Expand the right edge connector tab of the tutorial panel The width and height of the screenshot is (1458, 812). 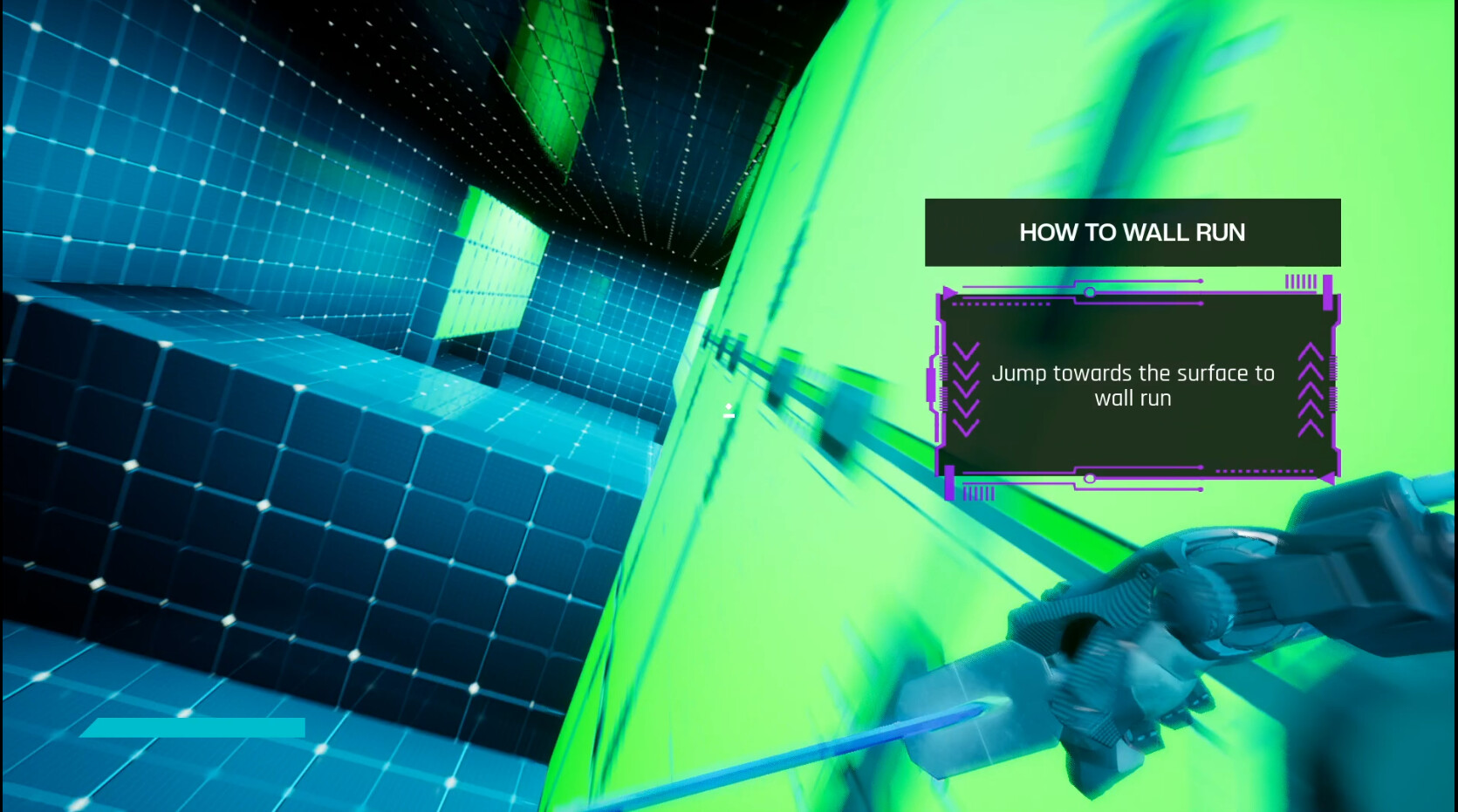pyautogui.click(x=1333, y=386)
